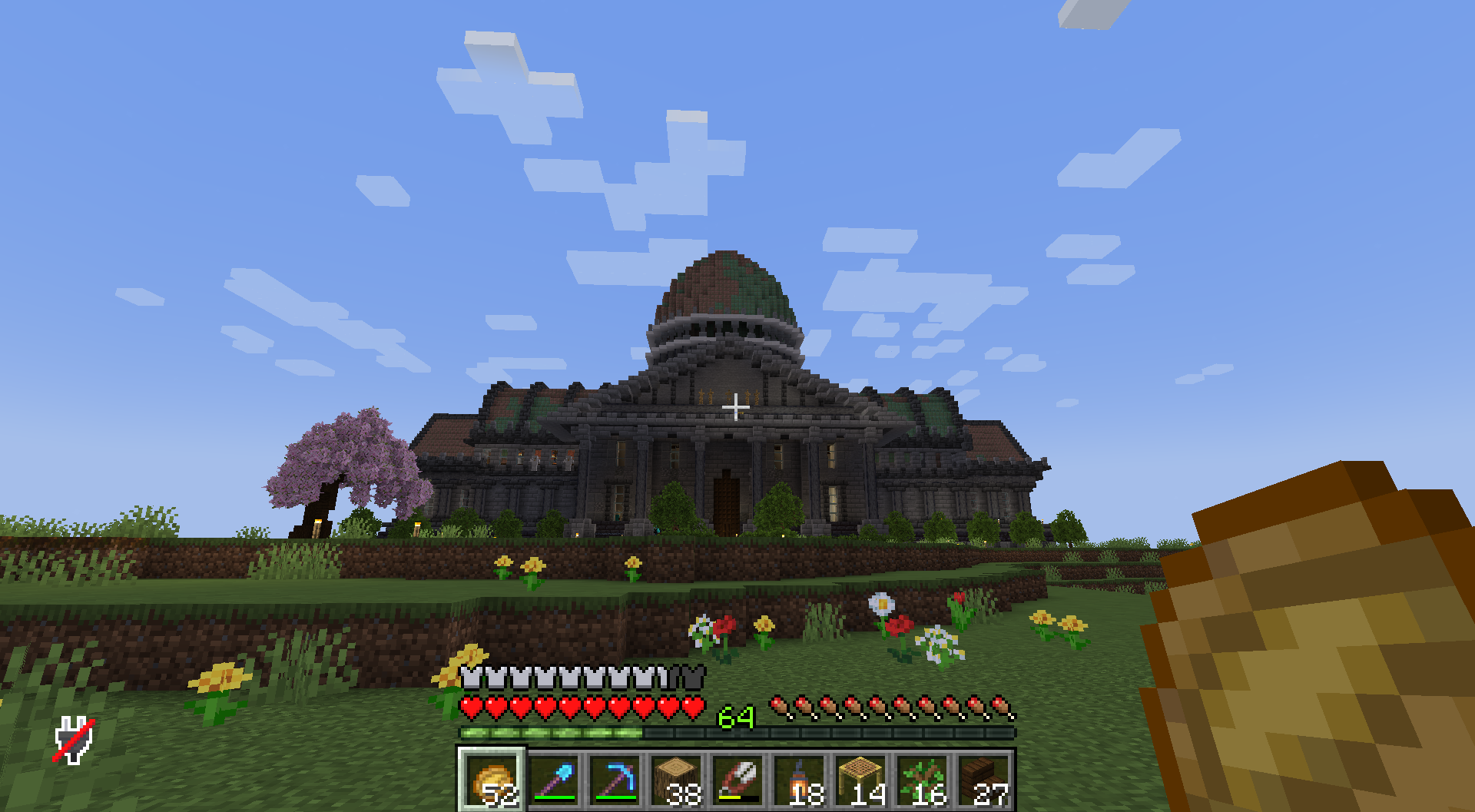Click the crosshair at screen center

tap(736, 406)
